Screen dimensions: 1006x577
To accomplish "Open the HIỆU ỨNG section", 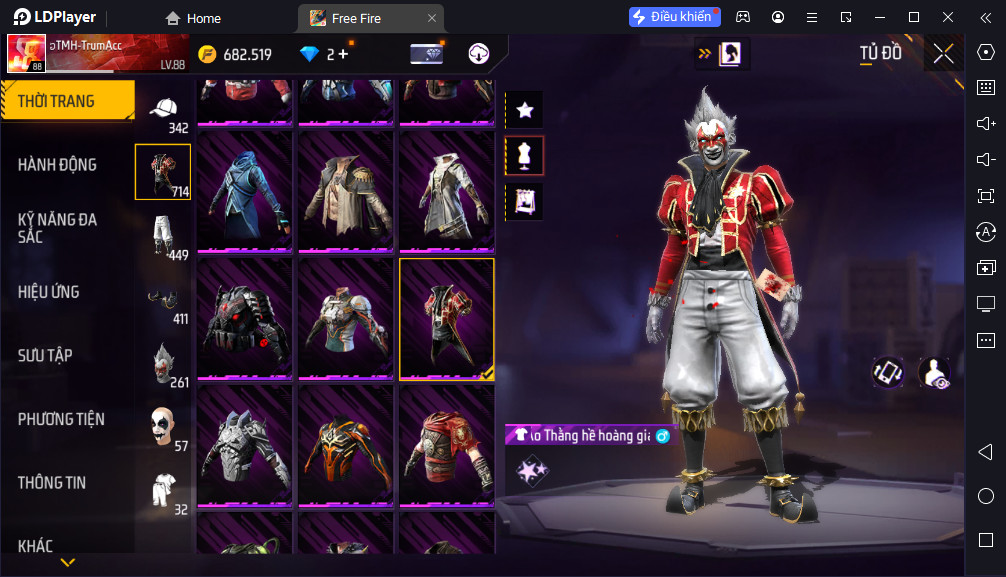I will 48,292.
